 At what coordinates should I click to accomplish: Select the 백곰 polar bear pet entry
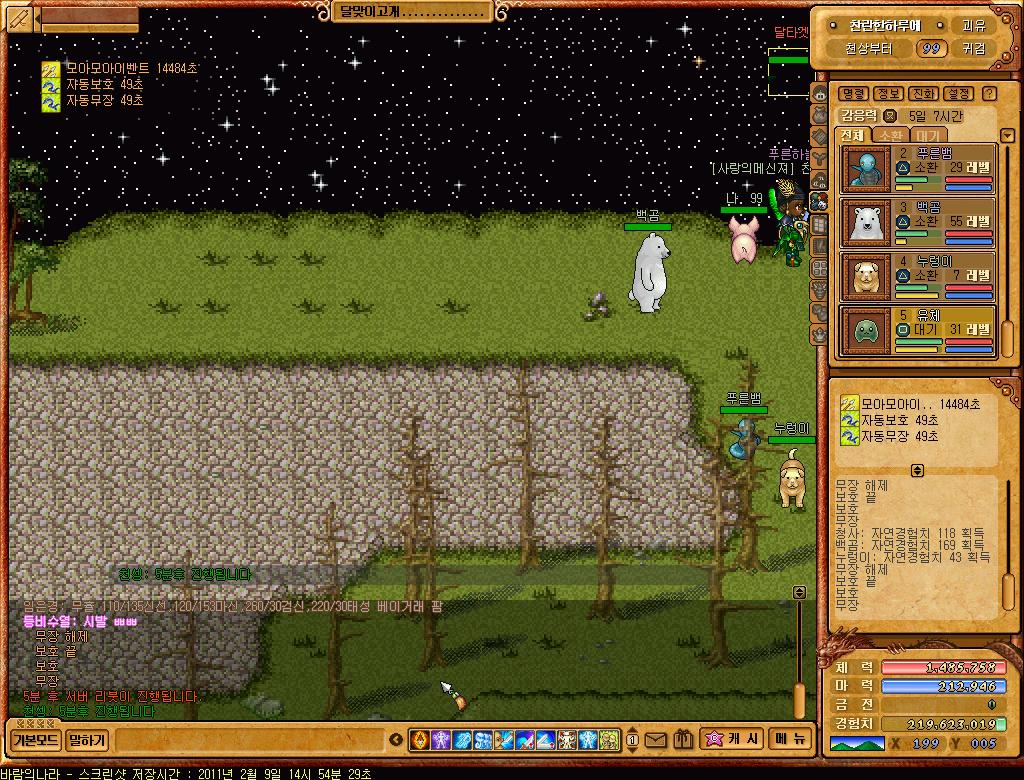click(918, 223)
